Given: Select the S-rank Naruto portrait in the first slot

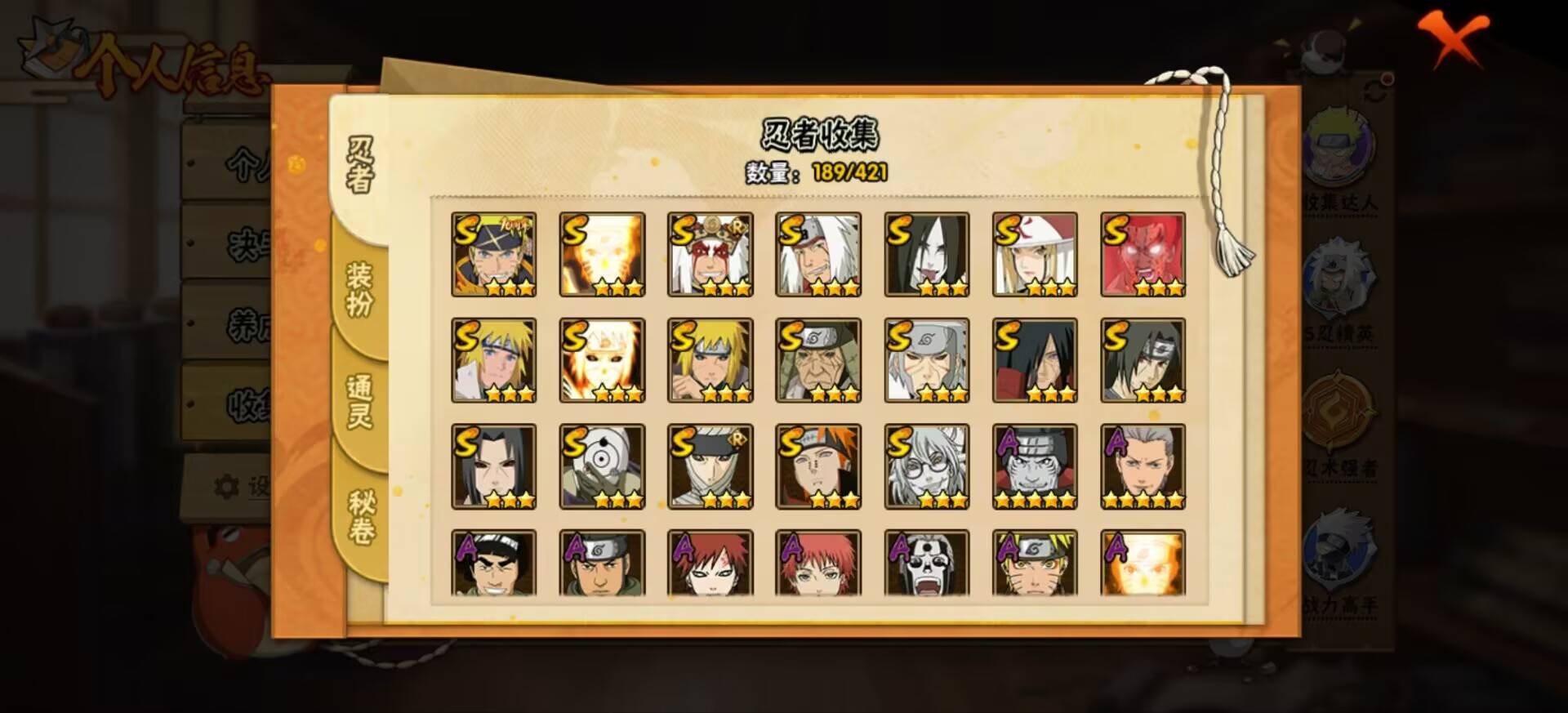Looking at the screenshot, I should click(x=494, y=253).
